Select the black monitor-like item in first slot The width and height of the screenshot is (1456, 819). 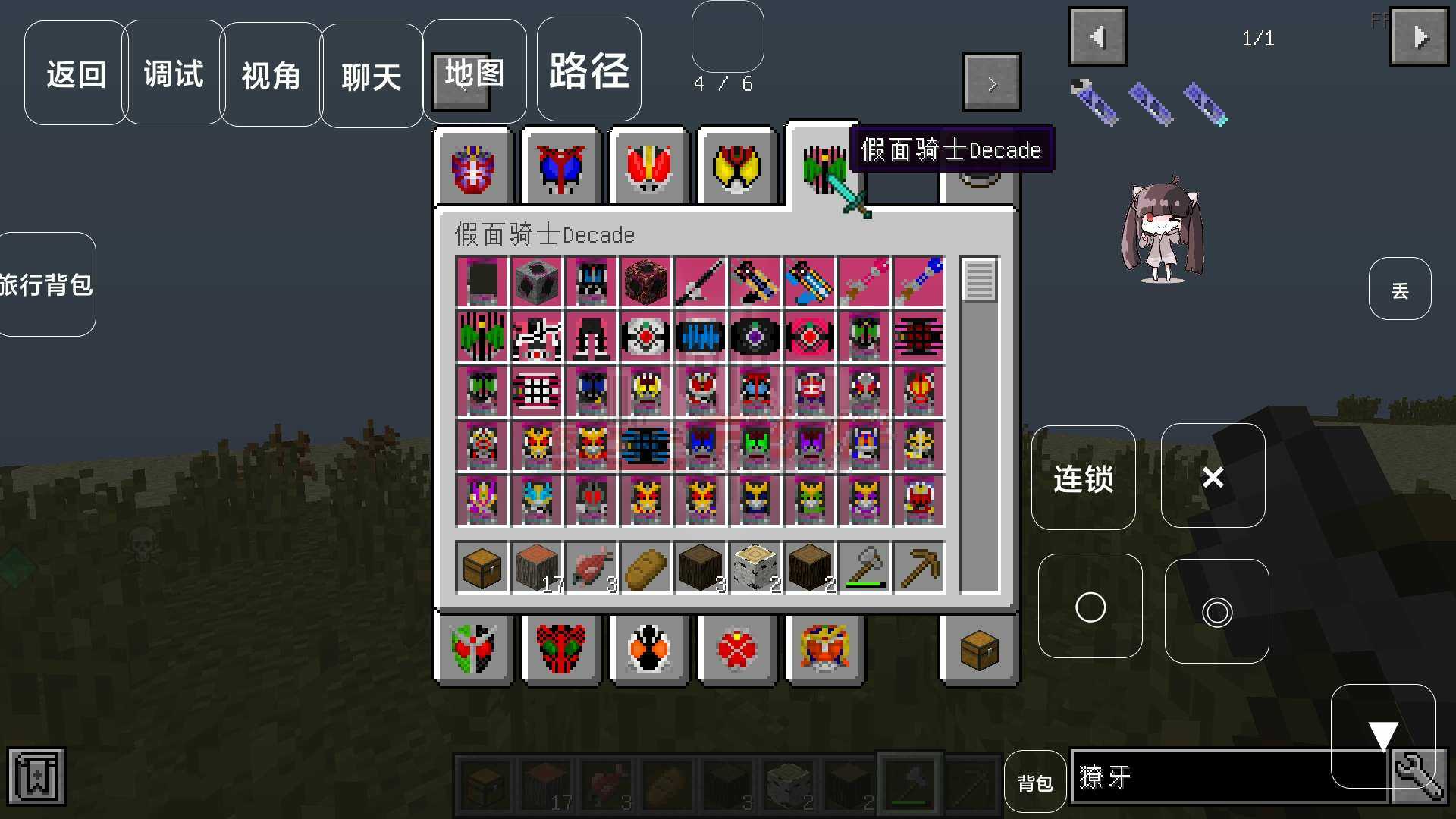[482, 282]
